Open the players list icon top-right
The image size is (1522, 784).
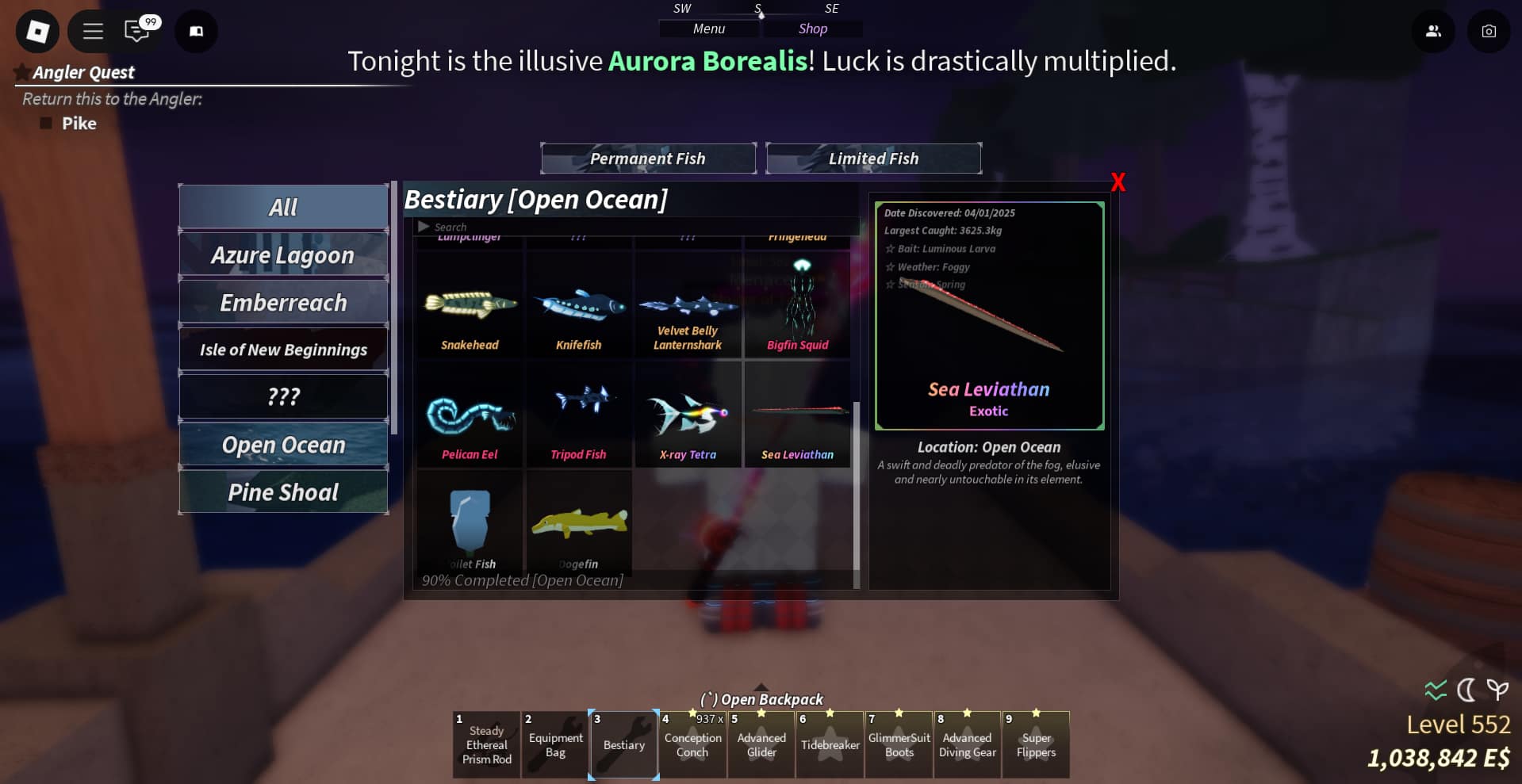click(x=1433, y=31)
